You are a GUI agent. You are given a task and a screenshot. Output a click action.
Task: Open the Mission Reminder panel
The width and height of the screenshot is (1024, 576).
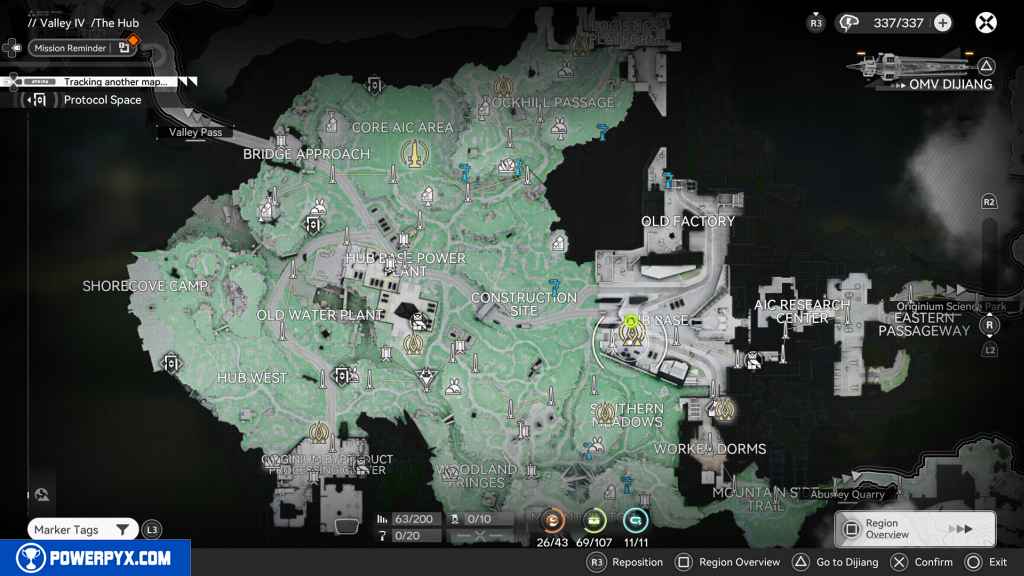coord(68,48)
